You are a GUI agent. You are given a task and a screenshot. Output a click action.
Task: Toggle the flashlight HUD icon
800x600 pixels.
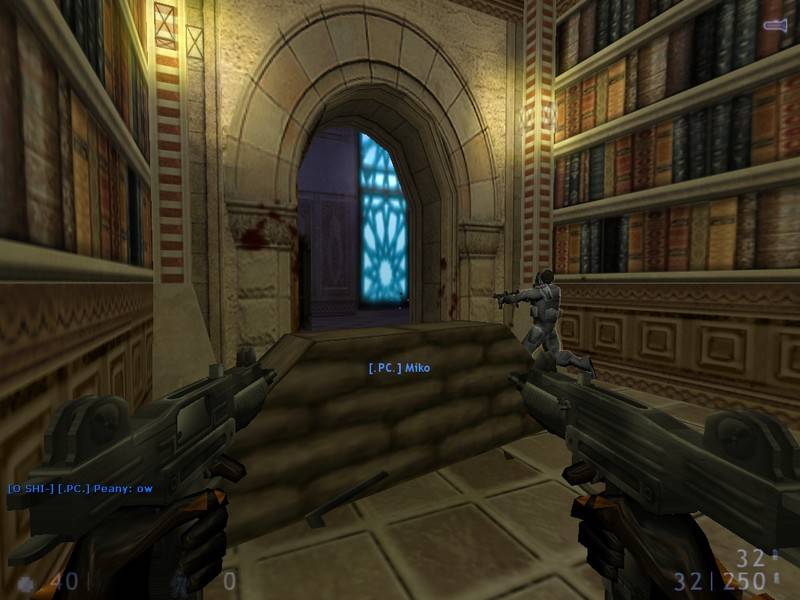(774, 23)
